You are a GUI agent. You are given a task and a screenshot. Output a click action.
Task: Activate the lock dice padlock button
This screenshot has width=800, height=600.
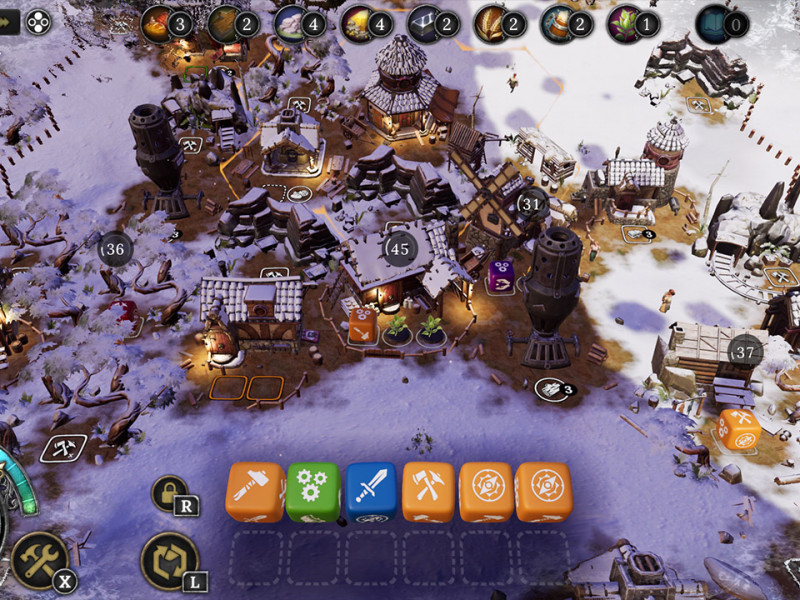(169, 493)
